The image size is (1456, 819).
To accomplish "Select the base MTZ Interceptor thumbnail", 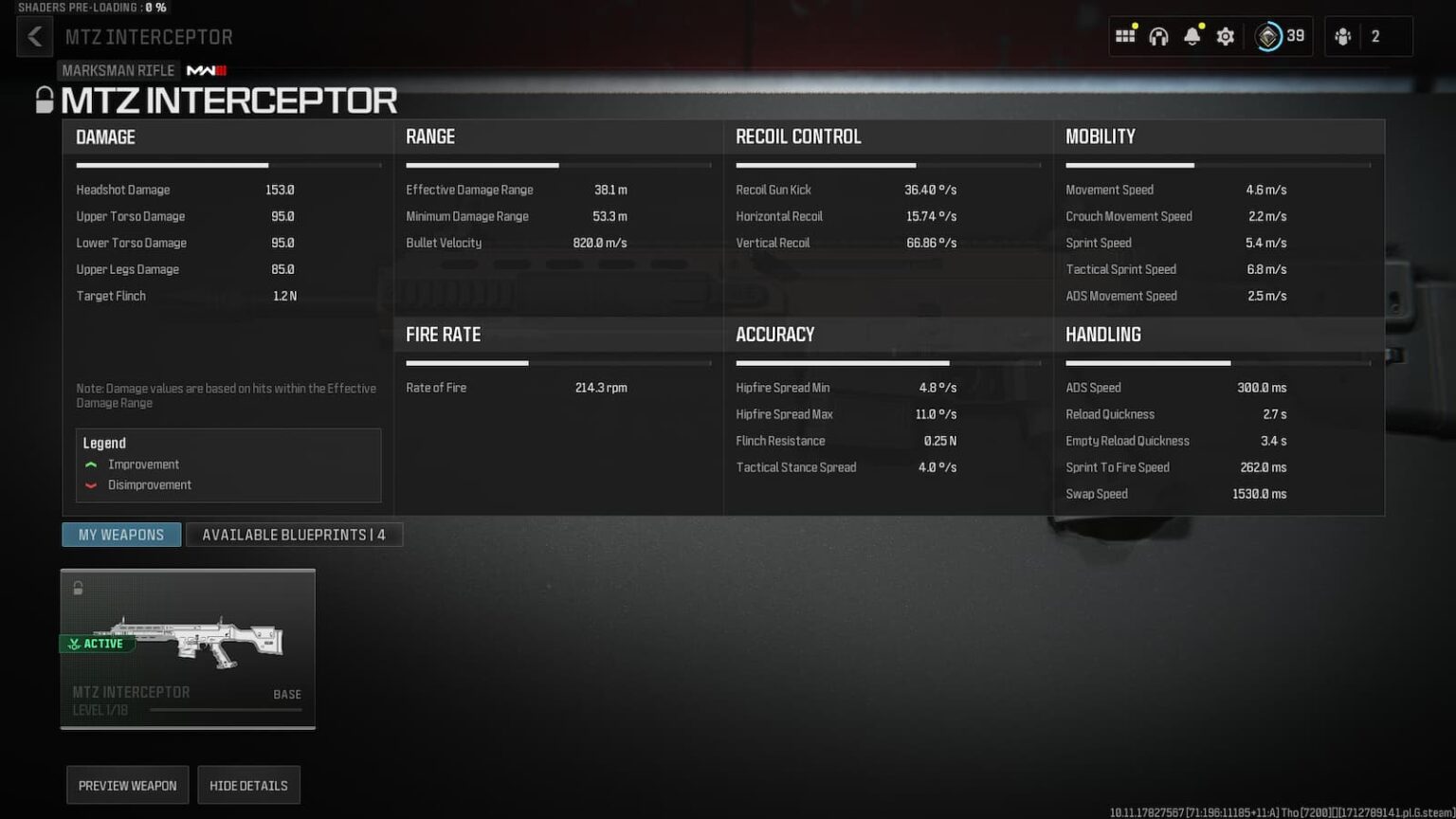I will tap(187, 648).
